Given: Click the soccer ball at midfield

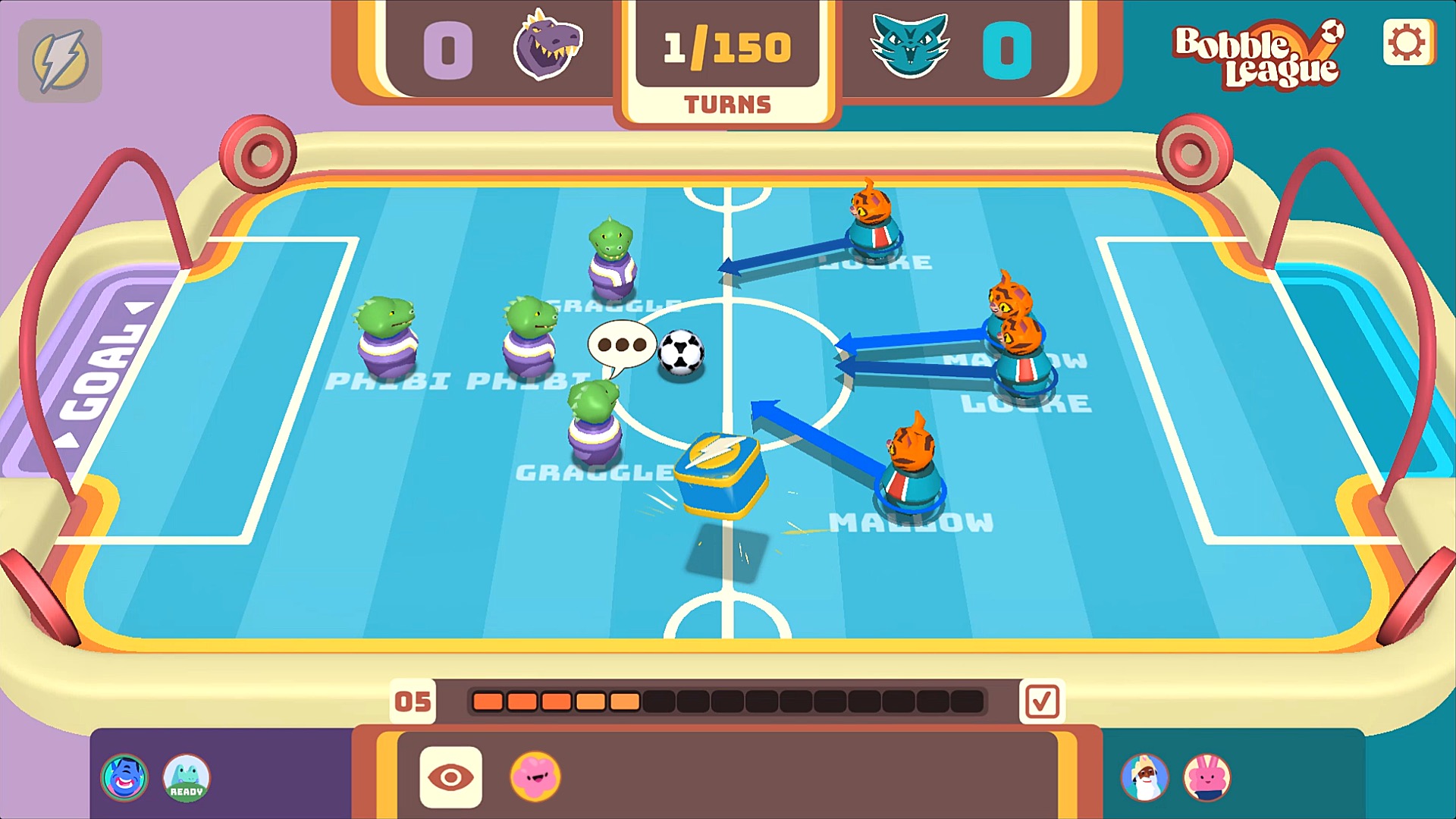Looking at the screenshot, I should click(x=679, y=352).
